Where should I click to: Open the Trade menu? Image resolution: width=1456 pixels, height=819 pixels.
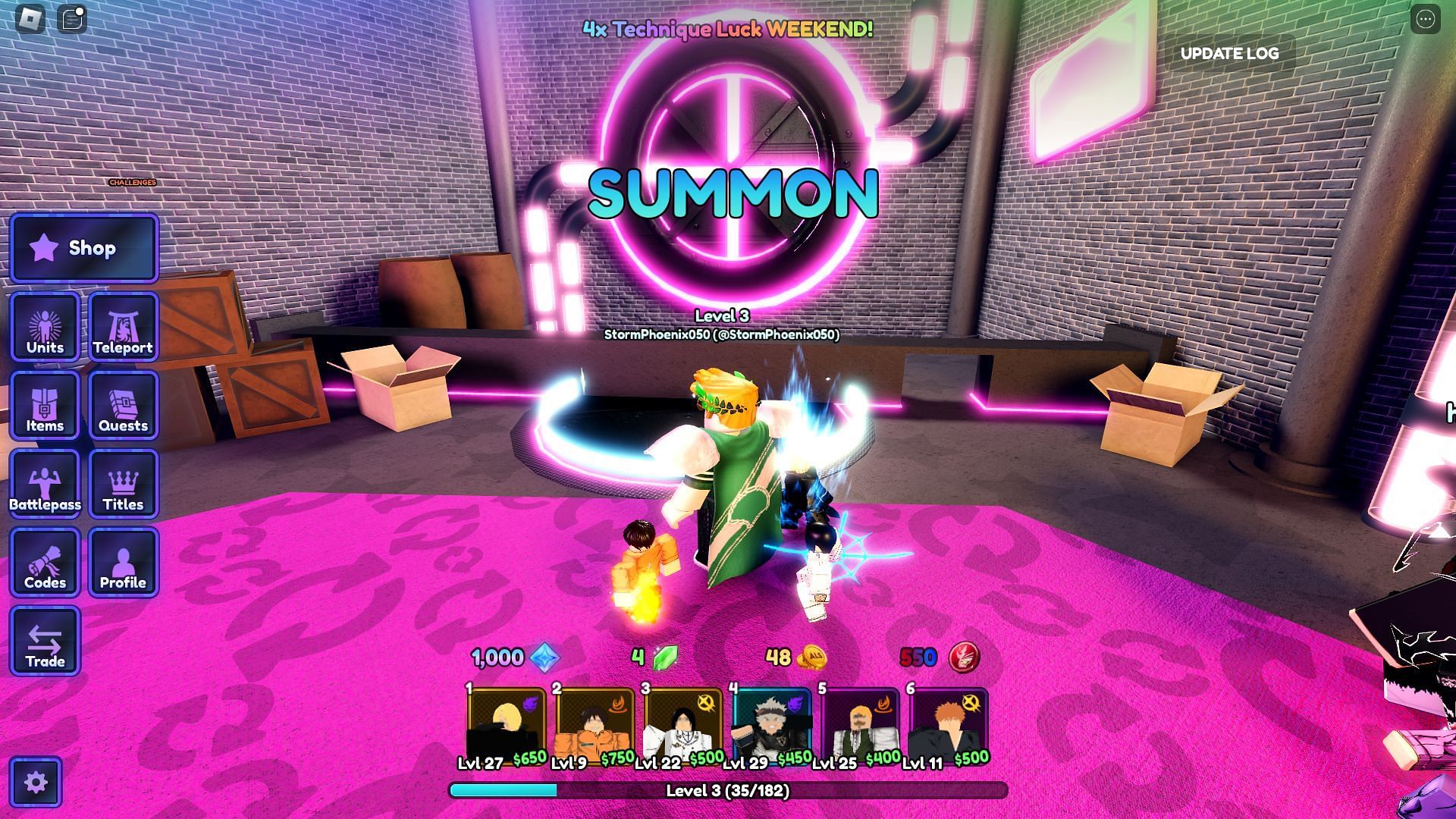click(45, 642)
